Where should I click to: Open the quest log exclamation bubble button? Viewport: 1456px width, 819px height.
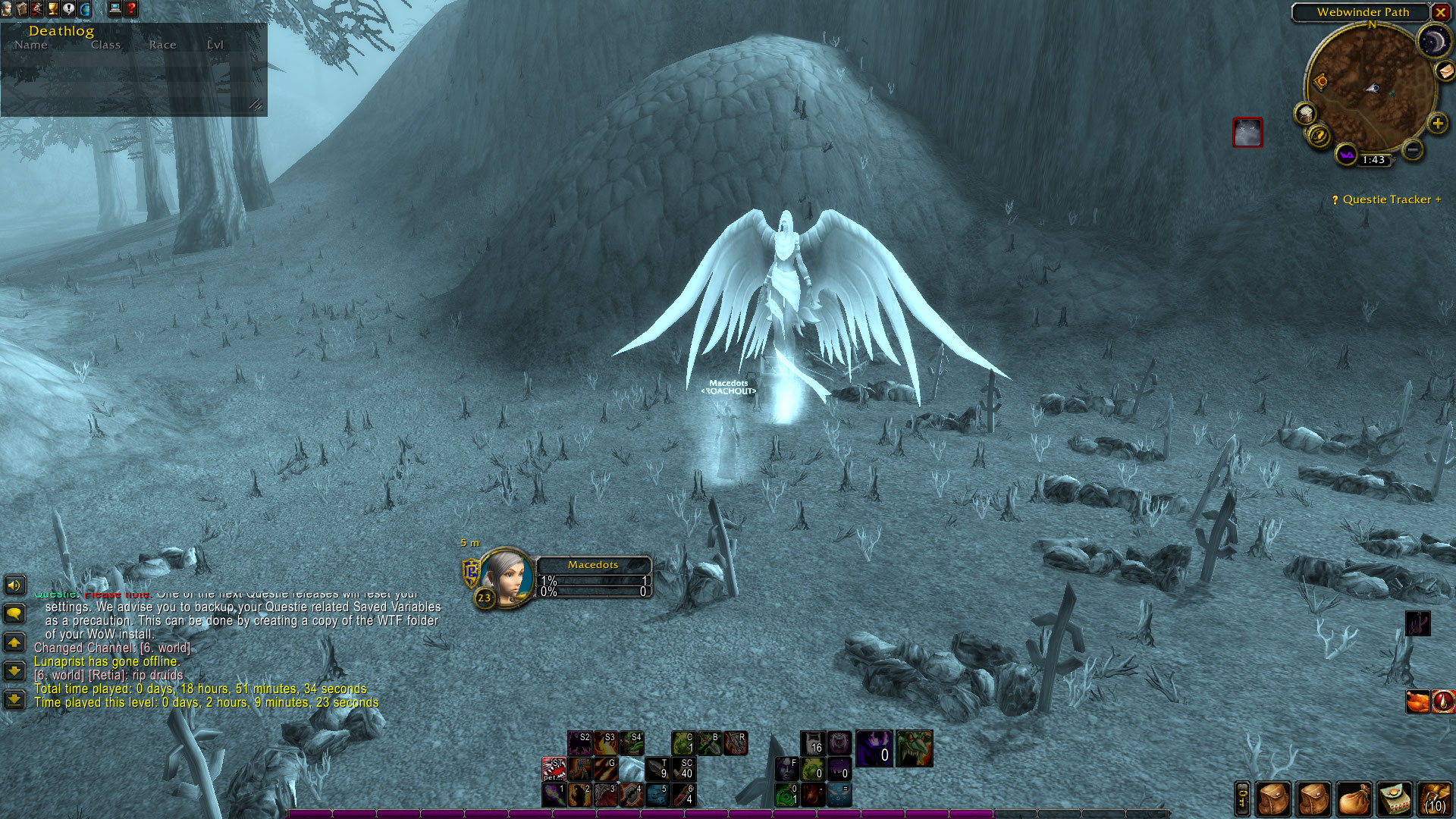click(69, 9)
